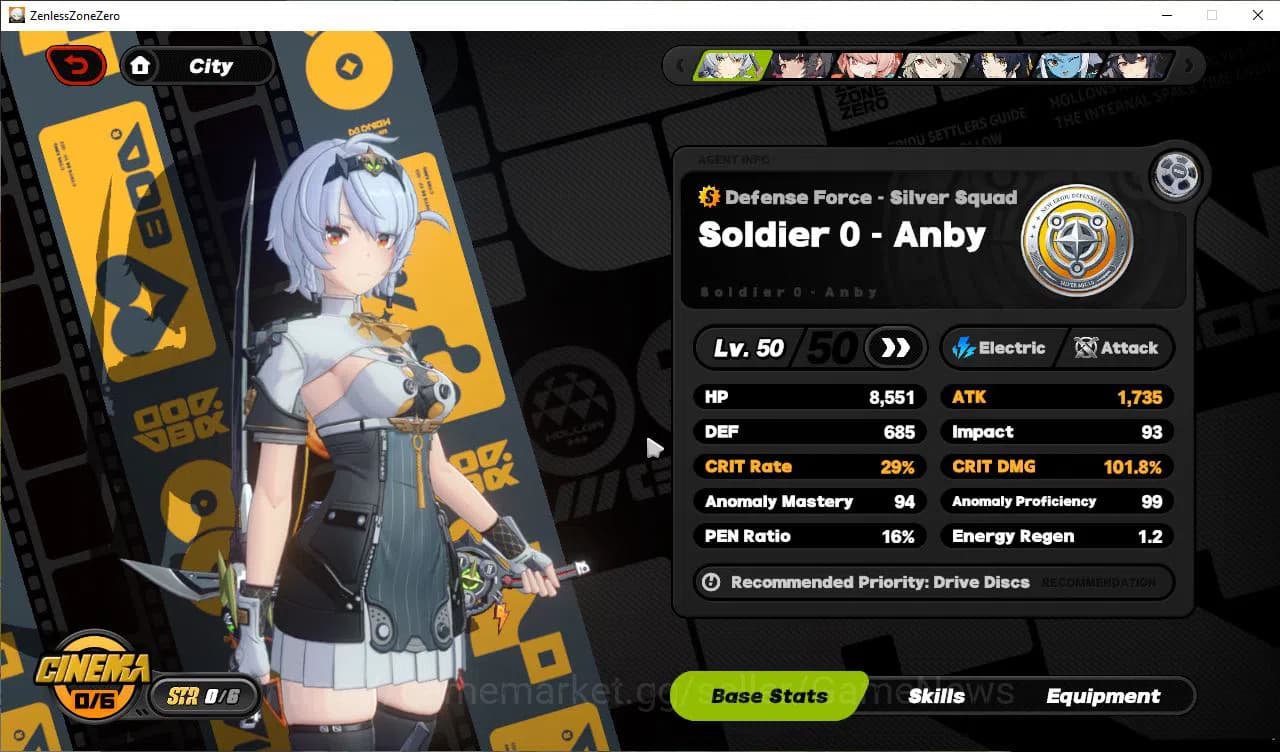This screenshot has width=1280, height=752.
Task: Select the Electric attribute icon
Action: pyautogui.click(x=965, y=348)
